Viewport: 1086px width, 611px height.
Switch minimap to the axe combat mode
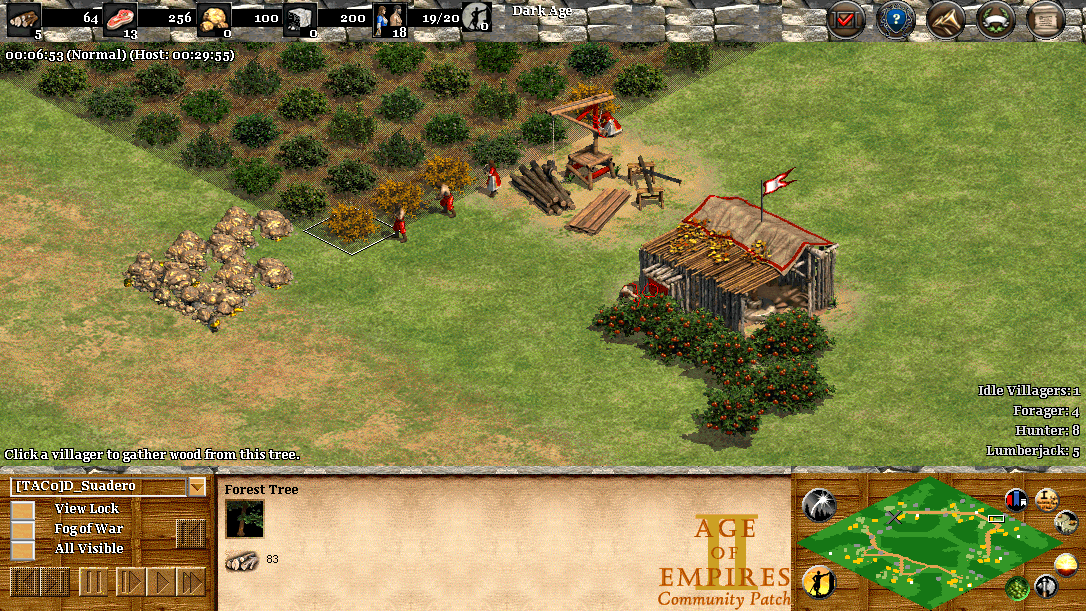tap(1045, 586)
